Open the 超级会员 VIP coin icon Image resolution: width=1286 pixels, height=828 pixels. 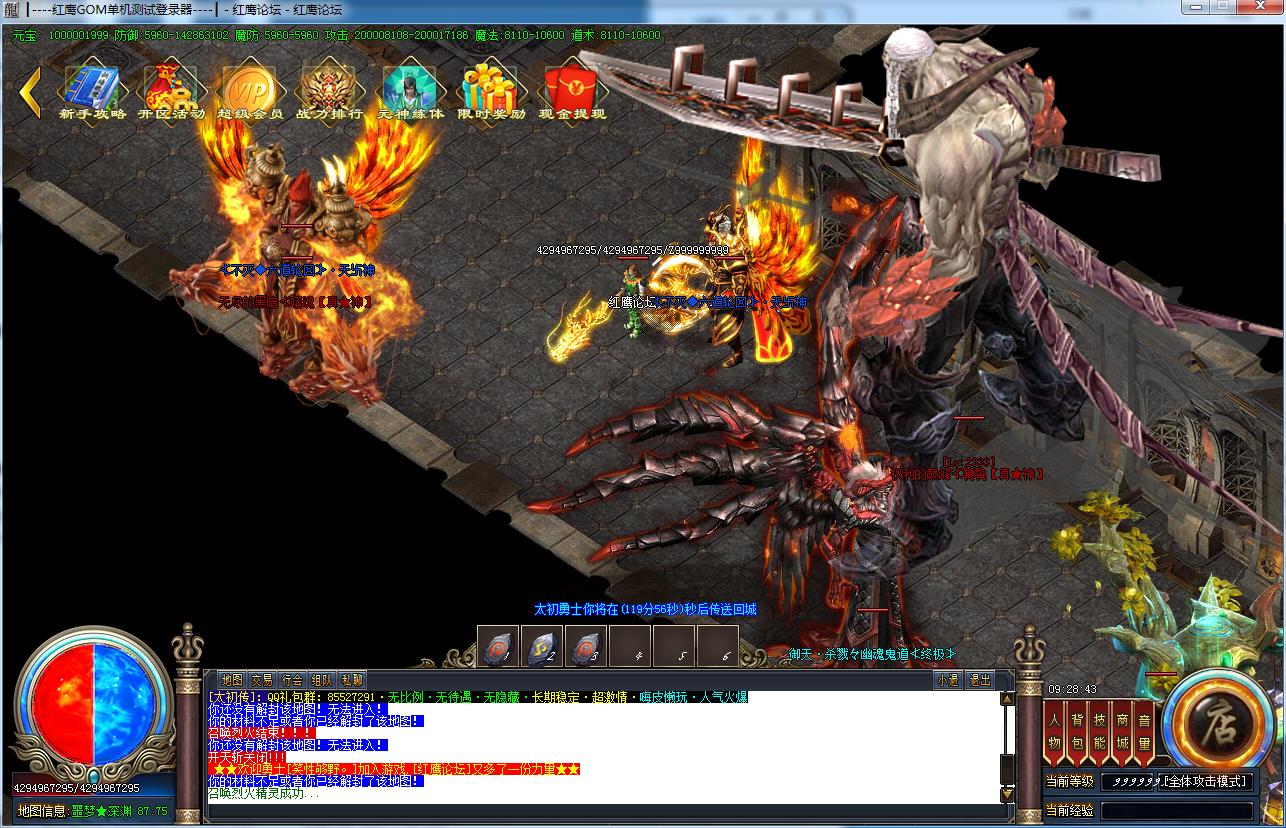click(249, 90)
